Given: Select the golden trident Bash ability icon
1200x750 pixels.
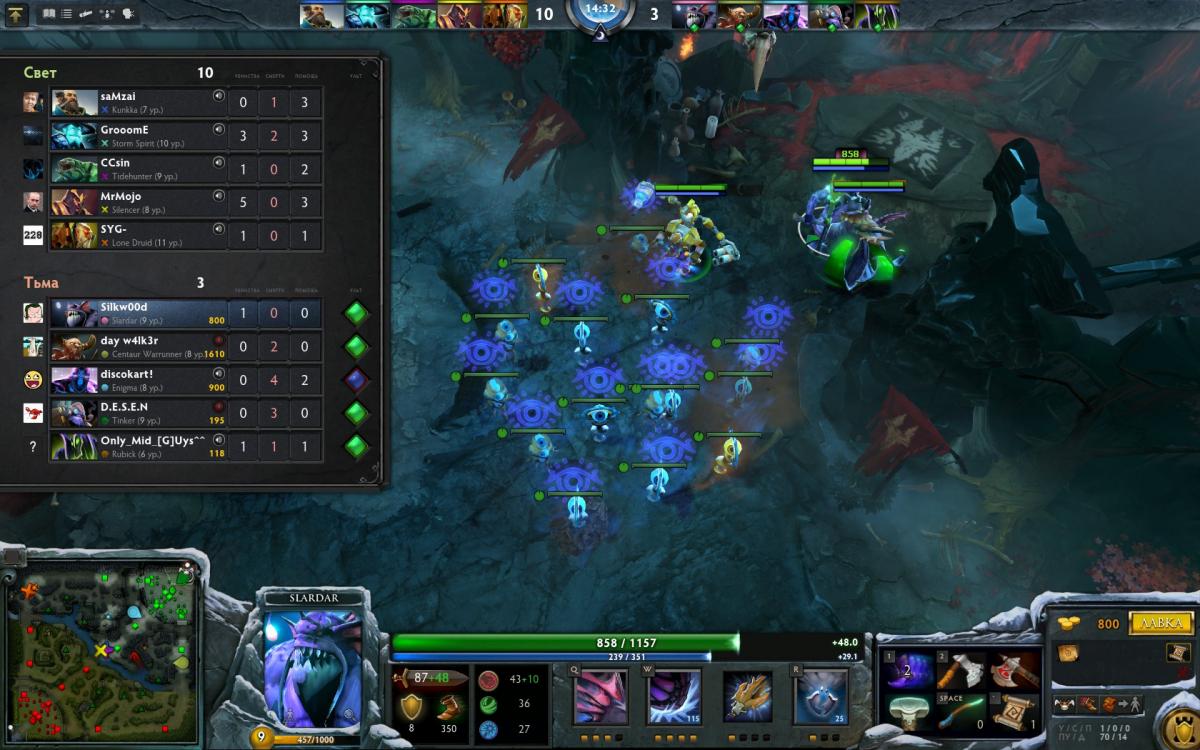Looking at the screenshot, I should pyautogui.click(x=747, y=697).
